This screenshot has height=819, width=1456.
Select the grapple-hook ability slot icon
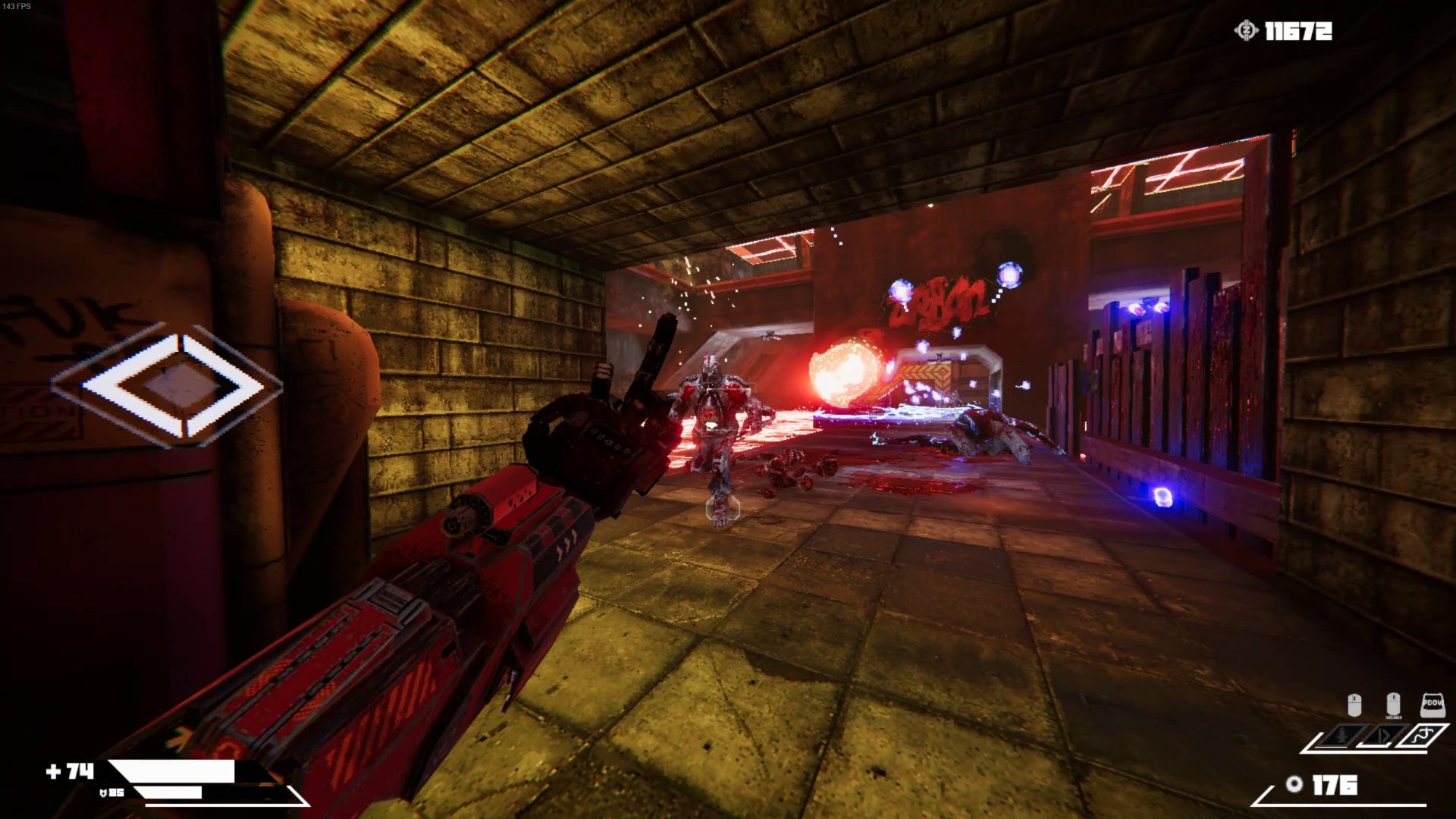[1423, 734]
